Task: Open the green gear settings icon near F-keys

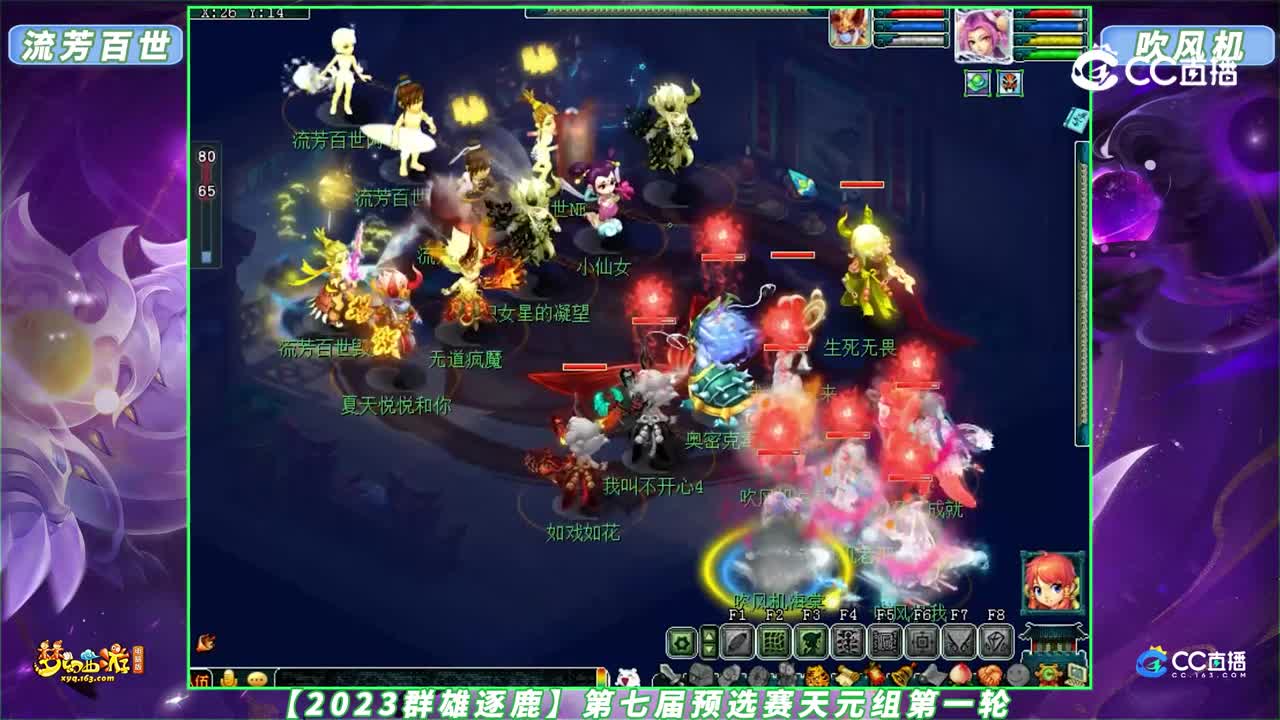Action: click(x=680, y=643)
